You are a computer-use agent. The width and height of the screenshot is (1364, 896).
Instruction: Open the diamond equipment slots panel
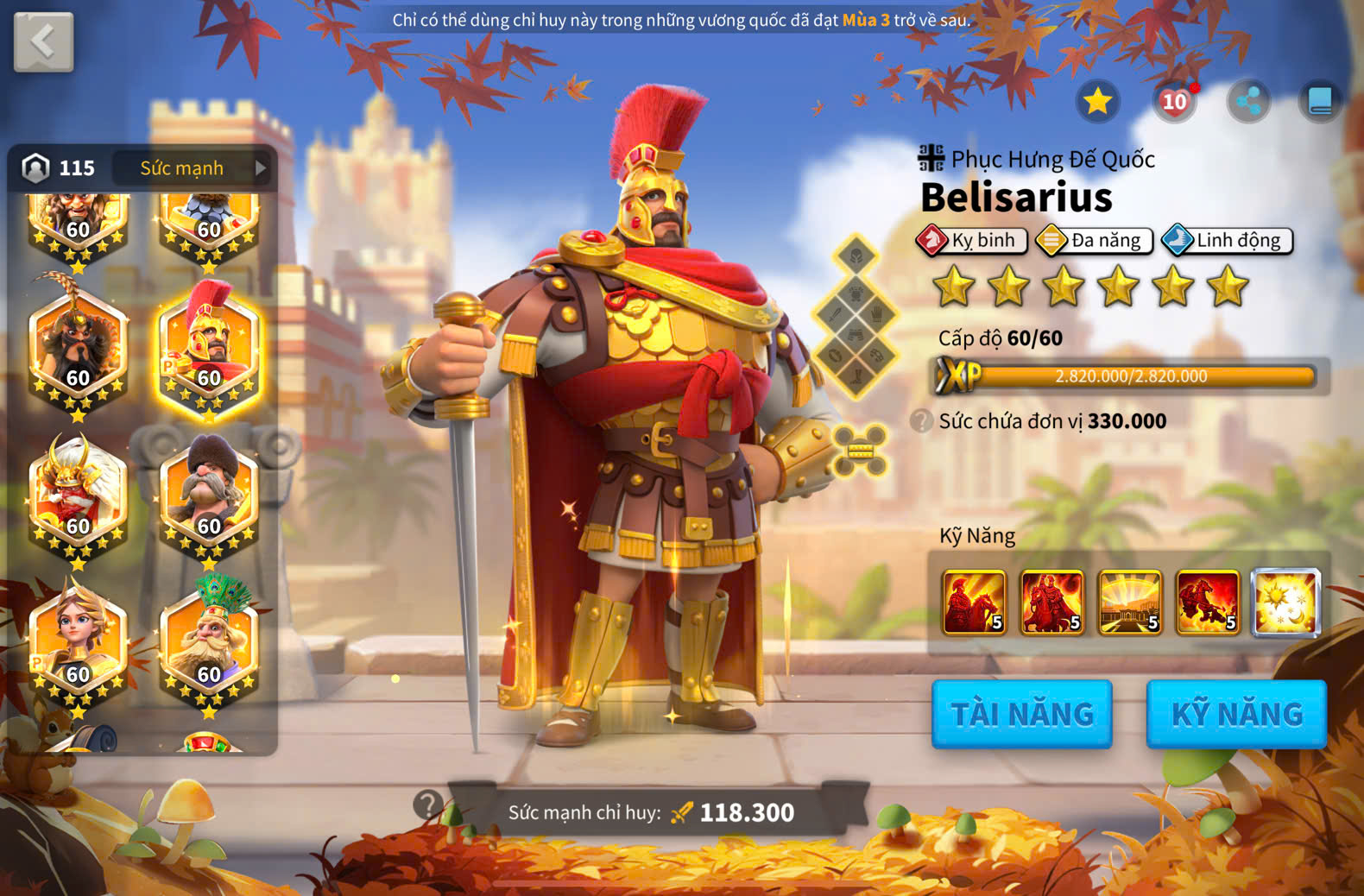point(855,315)
